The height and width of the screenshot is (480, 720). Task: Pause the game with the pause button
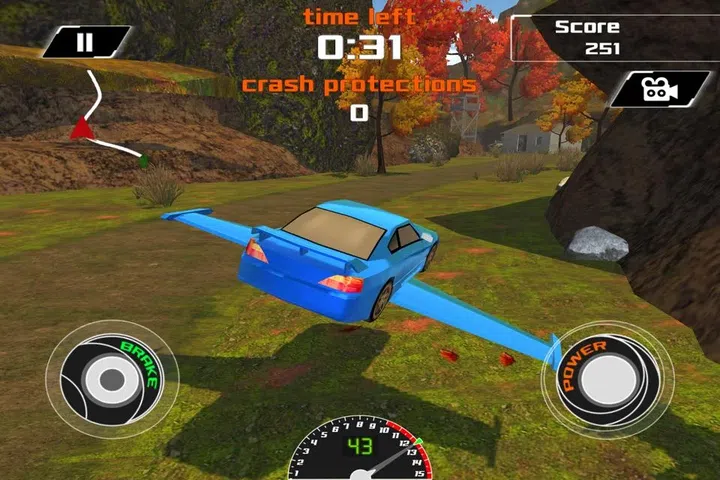coord(86,42)
